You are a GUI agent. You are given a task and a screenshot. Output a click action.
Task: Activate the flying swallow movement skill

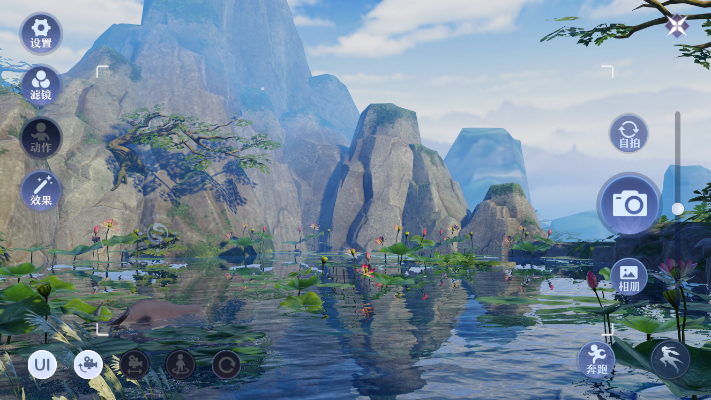670,359
